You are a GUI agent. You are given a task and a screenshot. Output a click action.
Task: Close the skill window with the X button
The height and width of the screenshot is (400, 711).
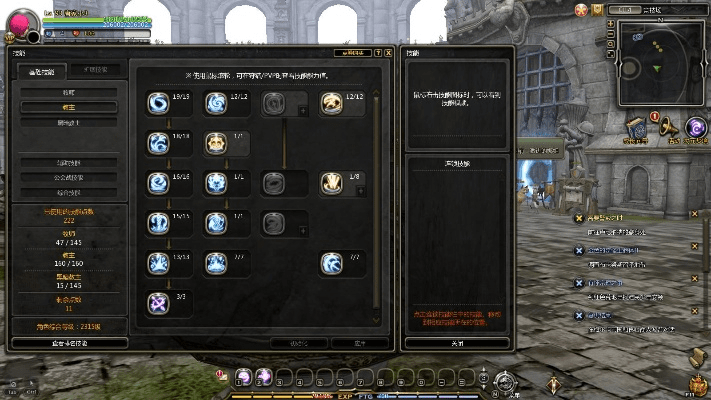[388, 52]
